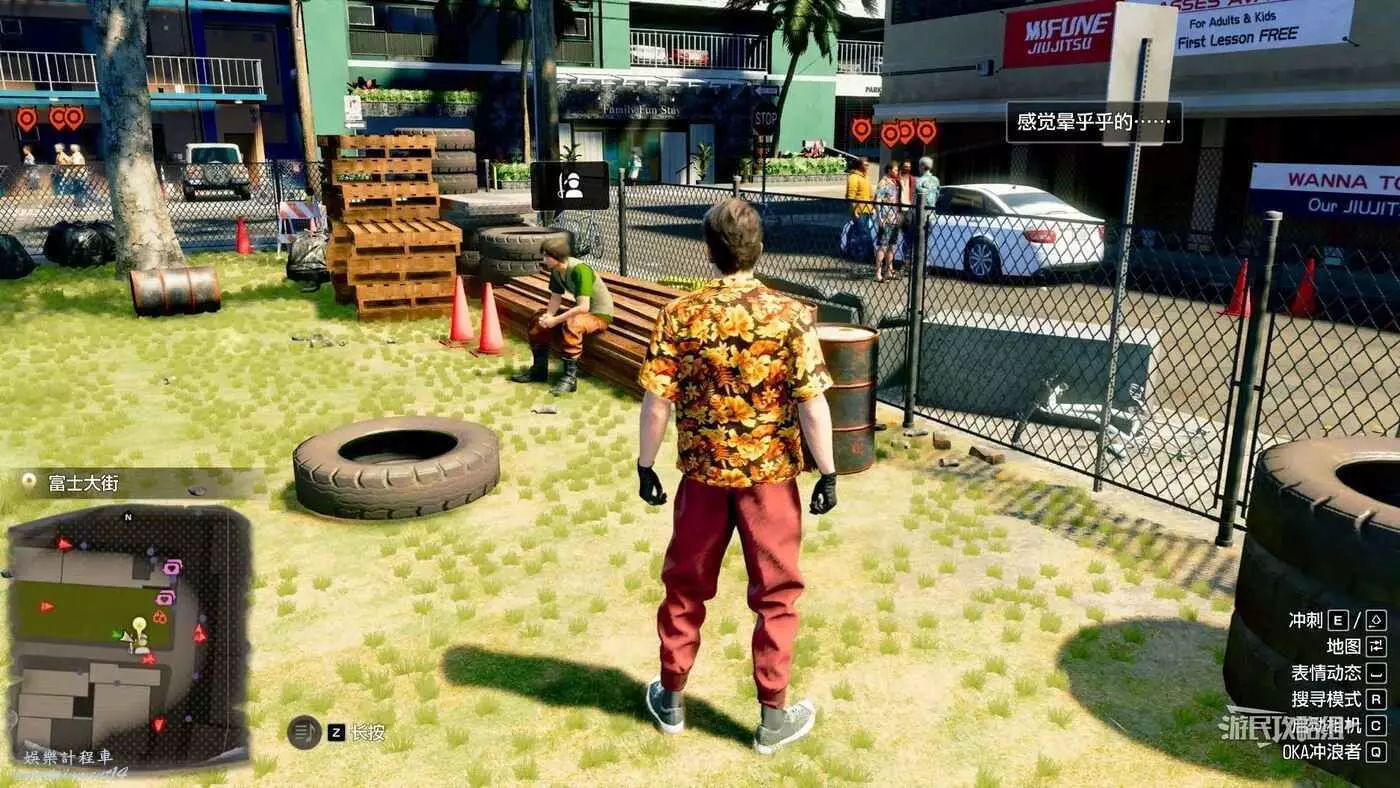This screenshot has width=1400, height=788.
Task: Click the 富士大街 location label
Action: click(70, 483)
